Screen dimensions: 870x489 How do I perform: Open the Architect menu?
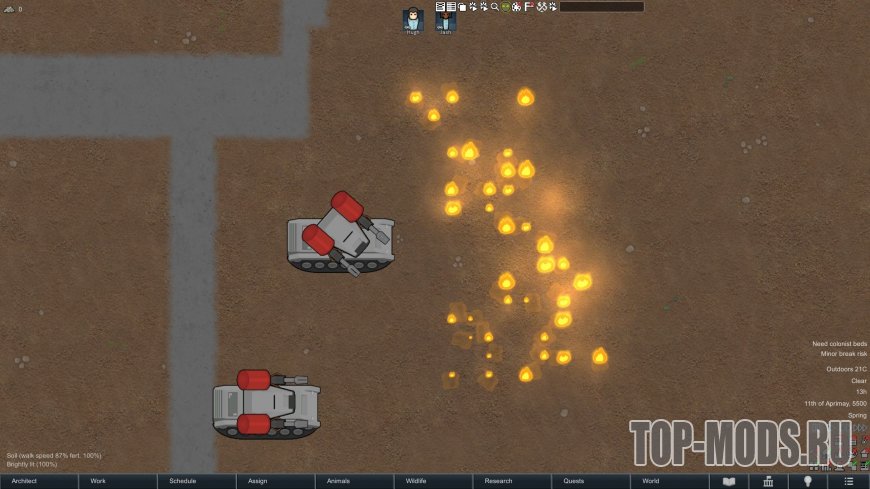pyautogui.click(x=39, y=481)
